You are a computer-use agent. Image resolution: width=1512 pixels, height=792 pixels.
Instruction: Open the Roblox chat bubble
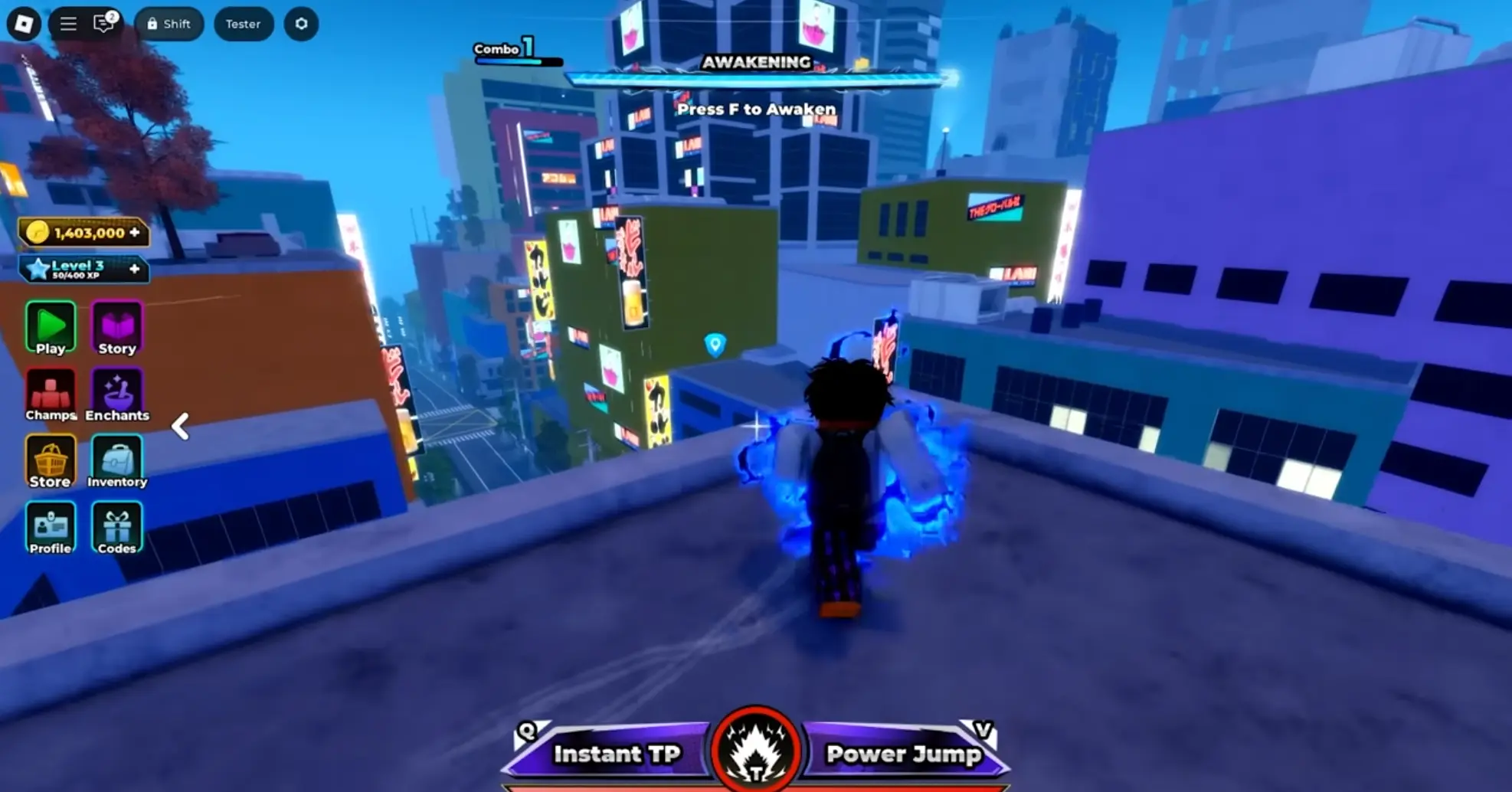coord(103,24)
